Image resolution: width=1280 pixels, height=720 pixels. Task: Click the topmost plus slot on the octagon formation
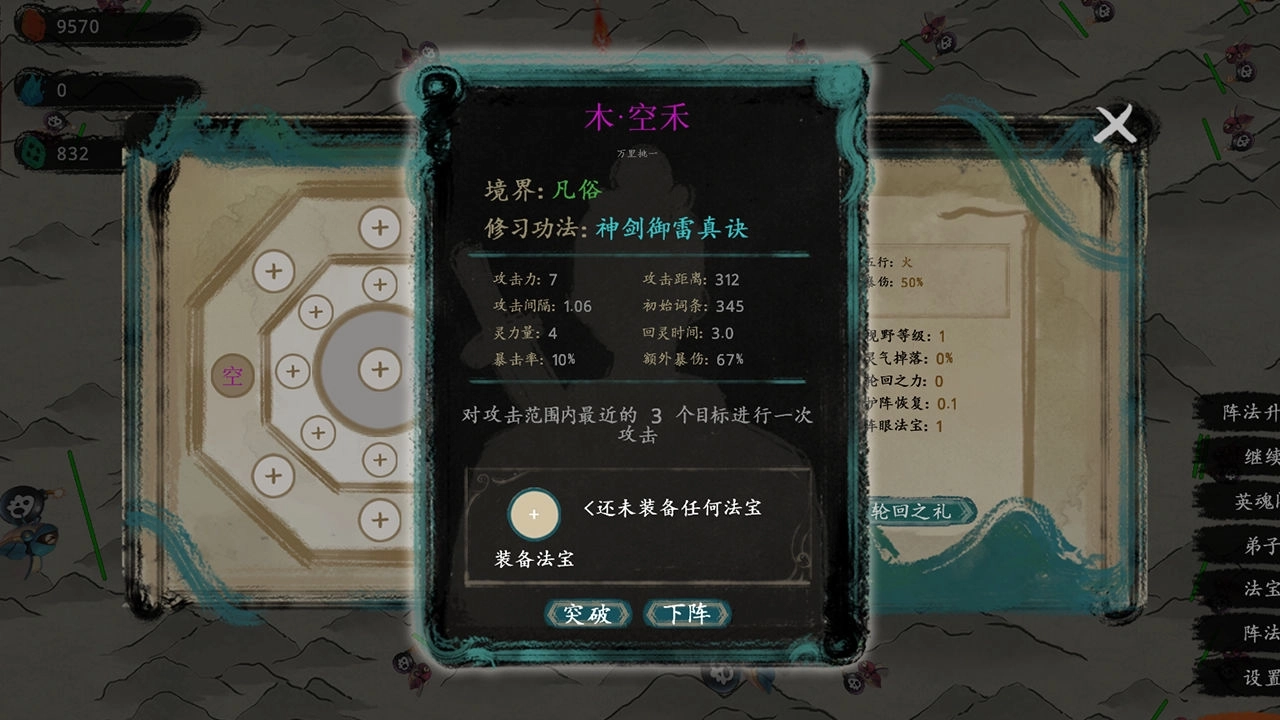(378, 228)
